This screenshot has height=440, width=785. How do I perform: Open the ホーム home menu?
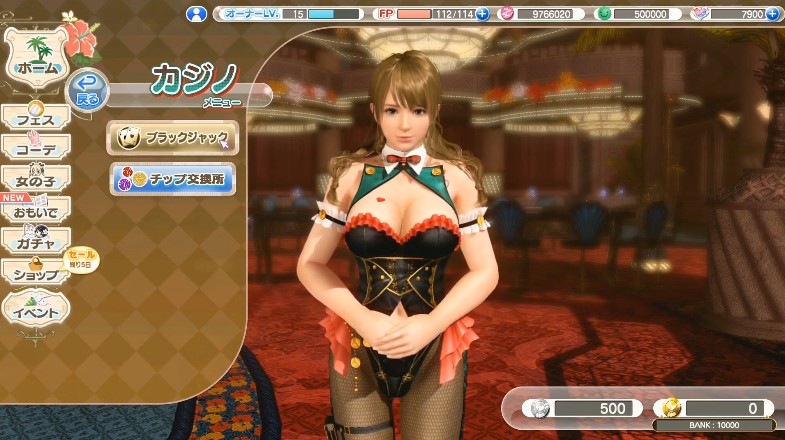[36, 61]
